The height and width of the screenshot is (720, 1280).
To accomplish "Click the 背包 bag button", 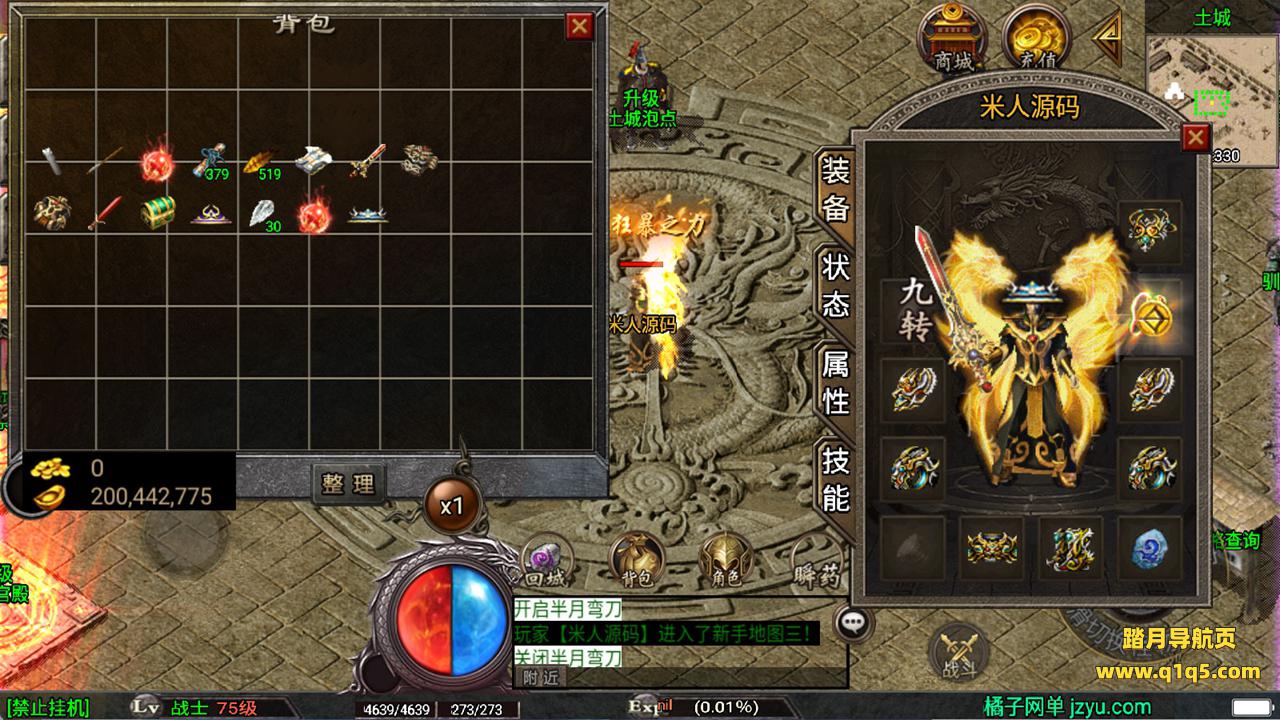I will tap(634, 559).
